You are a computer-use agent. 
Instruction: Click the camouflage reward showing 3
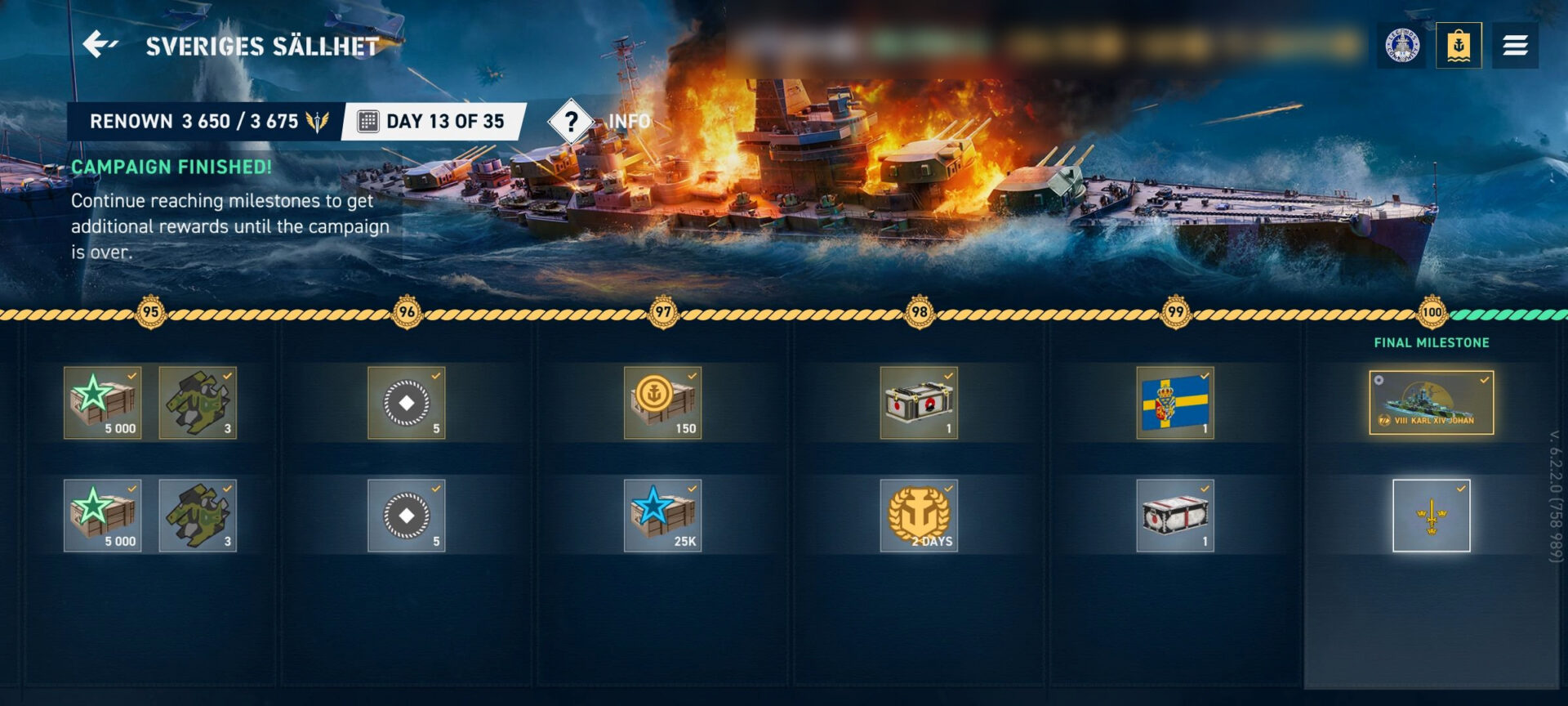(197, 403)
